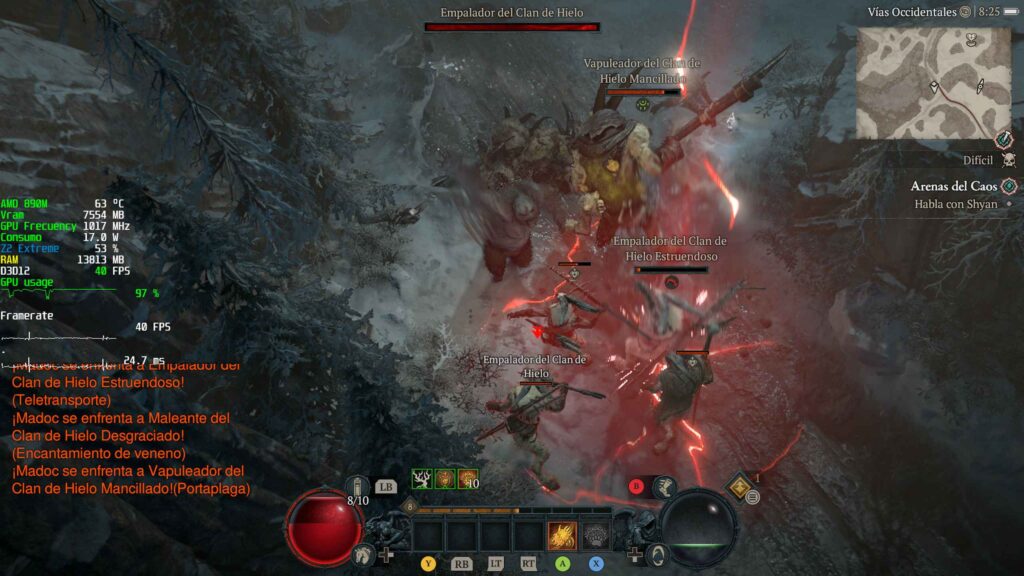Click the heart-shaped marker on the minimap

click(970, 41)
